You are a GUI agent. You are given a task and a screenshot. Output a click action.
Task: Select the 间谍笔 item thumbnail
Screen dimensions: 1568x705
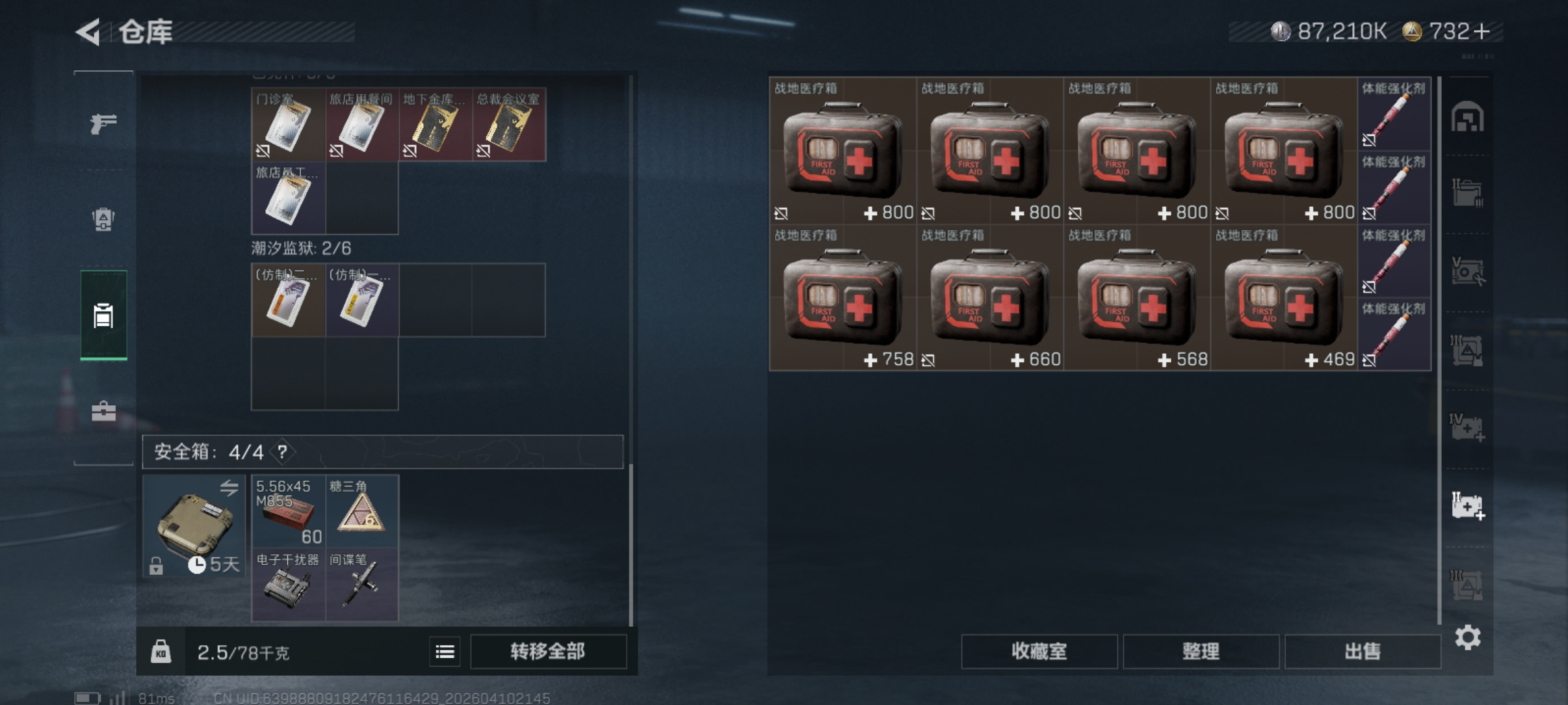pyautogui.click(x=362, y=585)
